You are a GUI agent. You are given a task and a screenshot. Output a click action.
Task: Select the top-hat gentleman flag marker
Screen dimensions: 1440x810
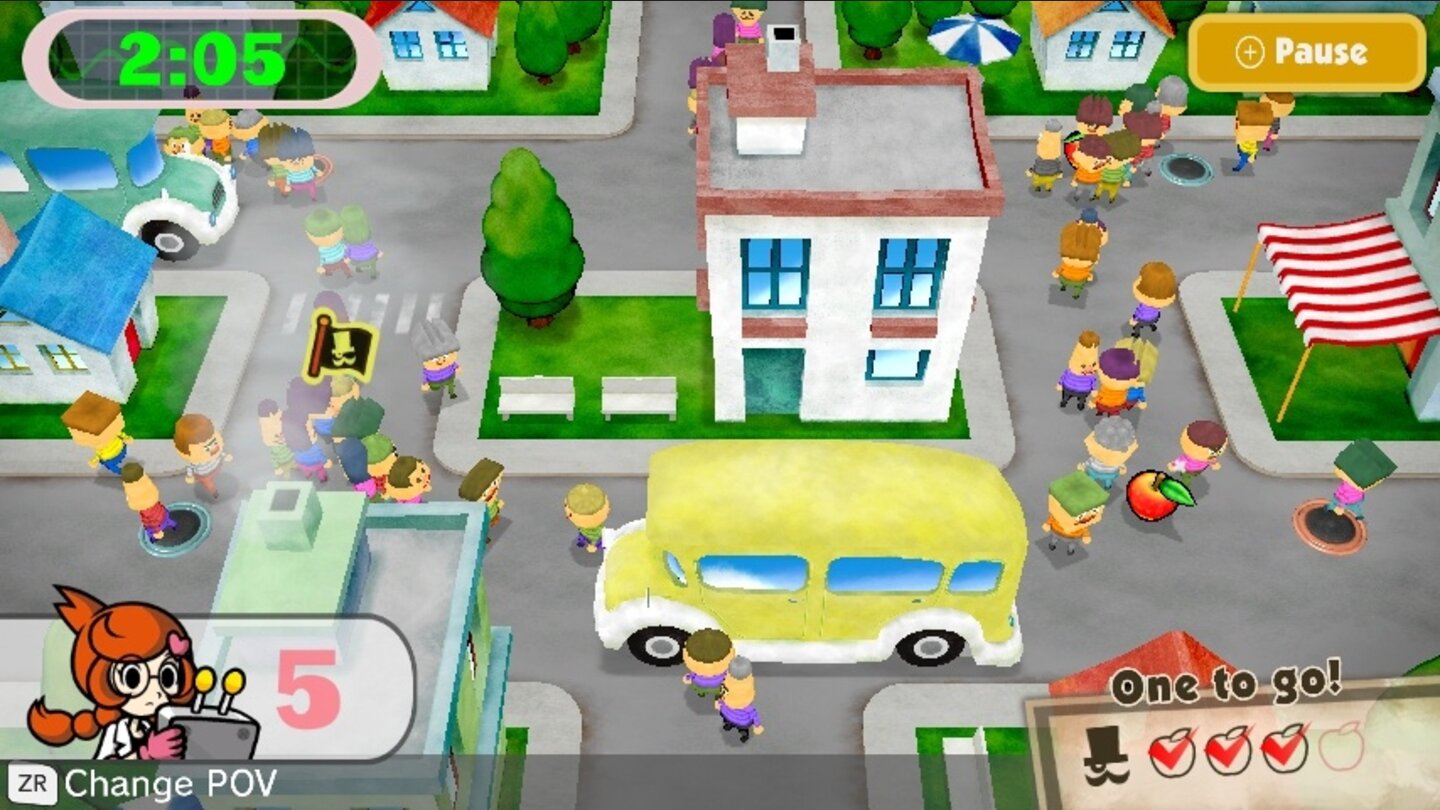coord(340,348)
